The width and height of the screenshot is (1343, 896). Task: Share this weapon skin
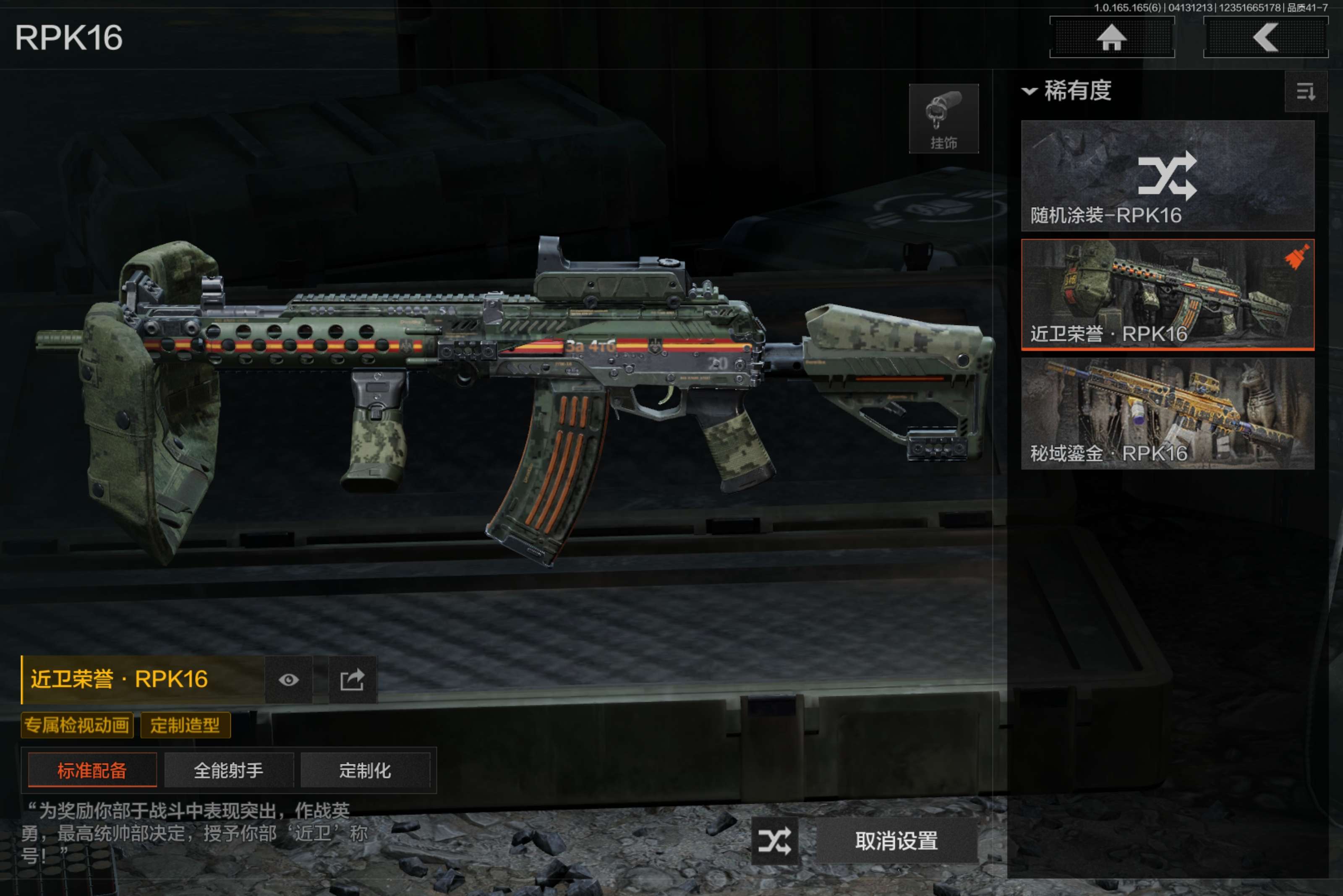click(352, 680)
